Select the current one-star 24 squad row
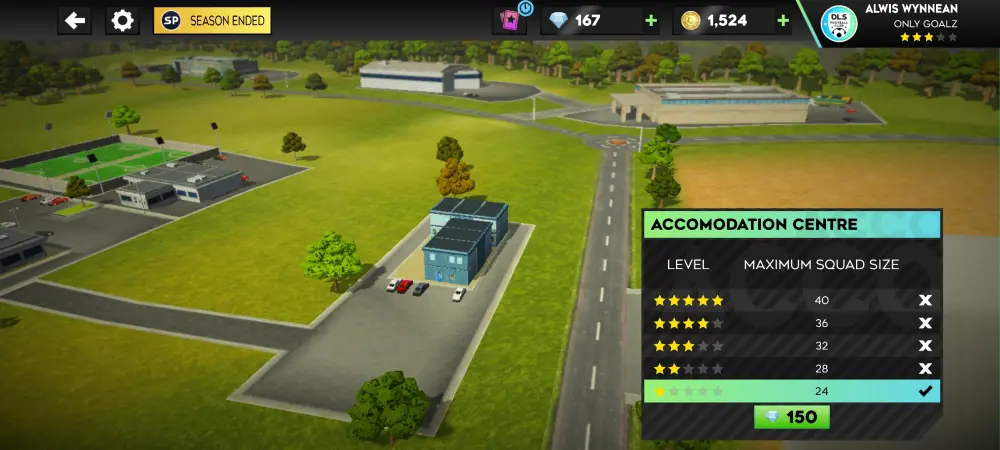This screenshot has width=1000, height=450. click(792, 391)
